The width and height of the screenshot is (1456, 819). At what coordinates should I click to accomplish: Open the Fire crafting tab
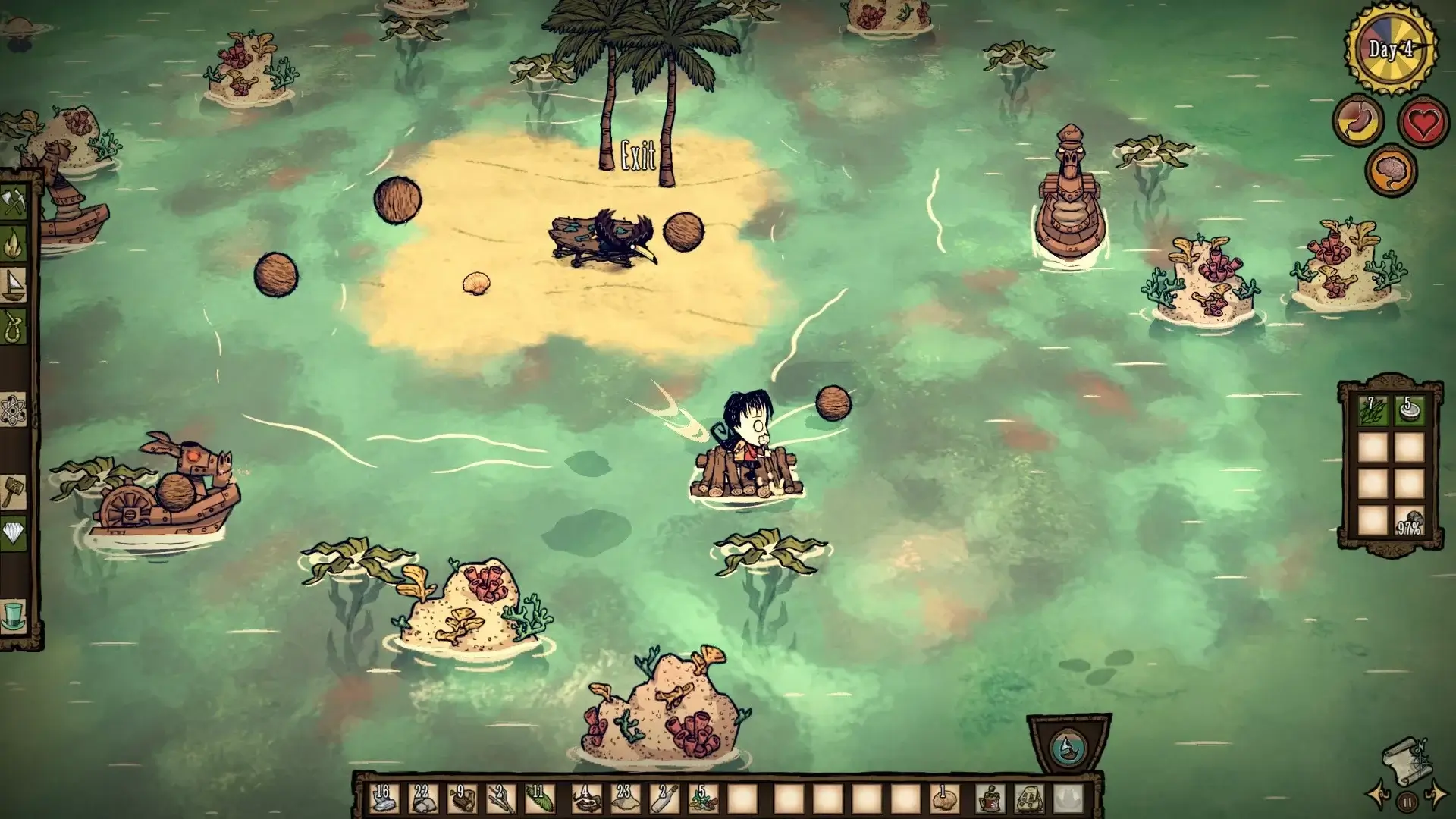click(14, 243)
